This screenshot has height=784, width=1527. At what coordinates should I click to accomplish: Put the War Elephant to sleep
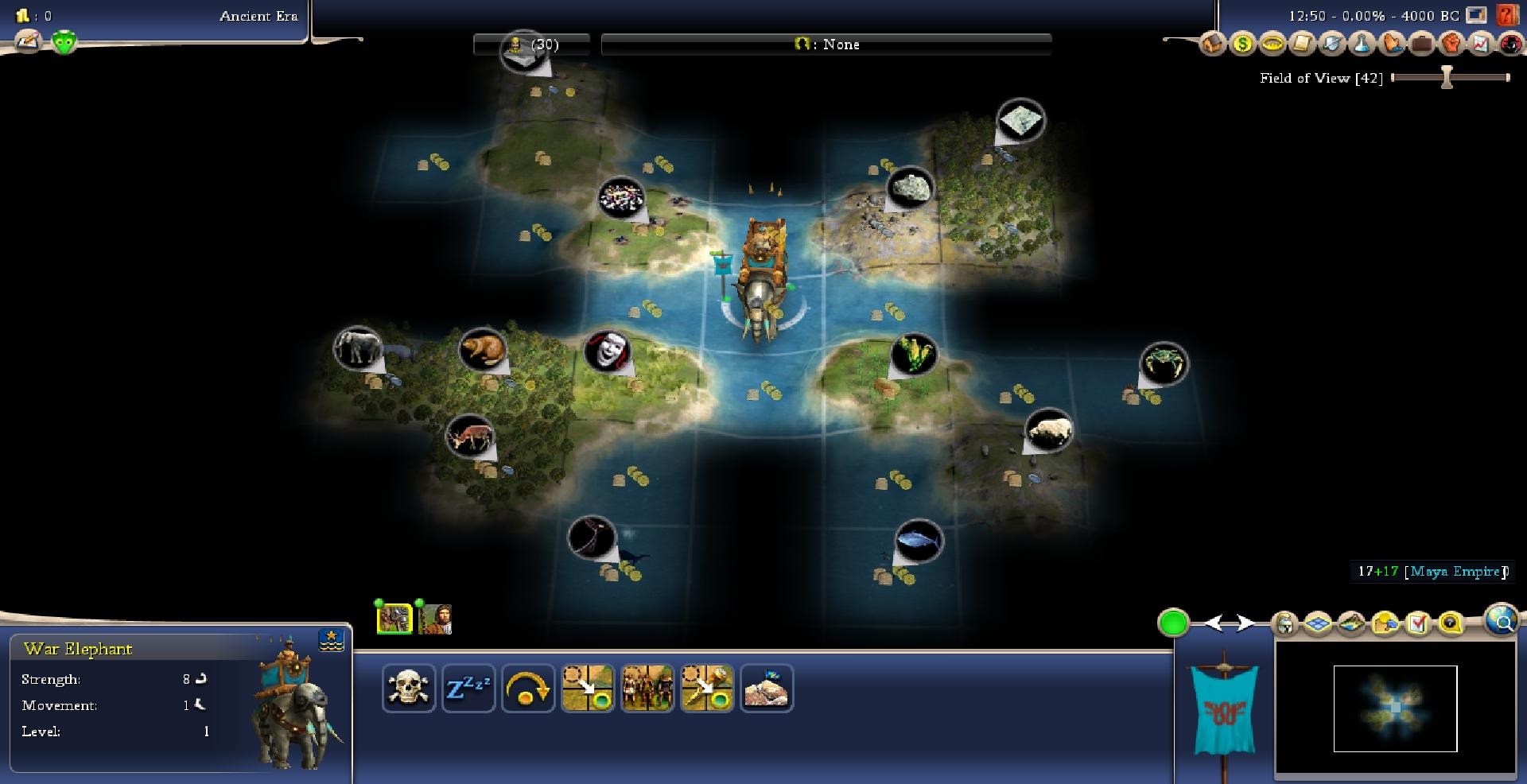click(x=468, y=689)
